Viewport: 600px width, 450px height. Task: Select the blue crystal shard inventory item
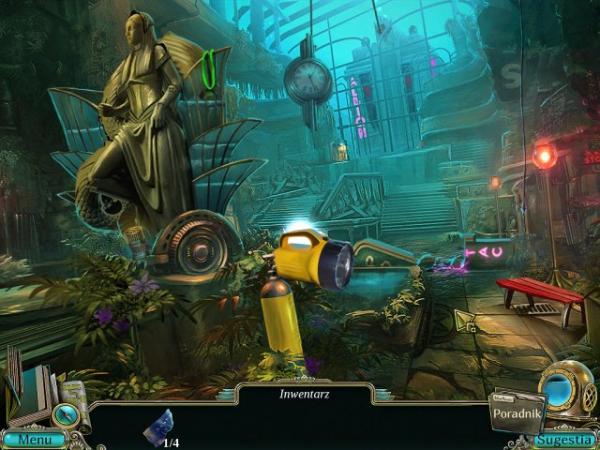[158, 426]
